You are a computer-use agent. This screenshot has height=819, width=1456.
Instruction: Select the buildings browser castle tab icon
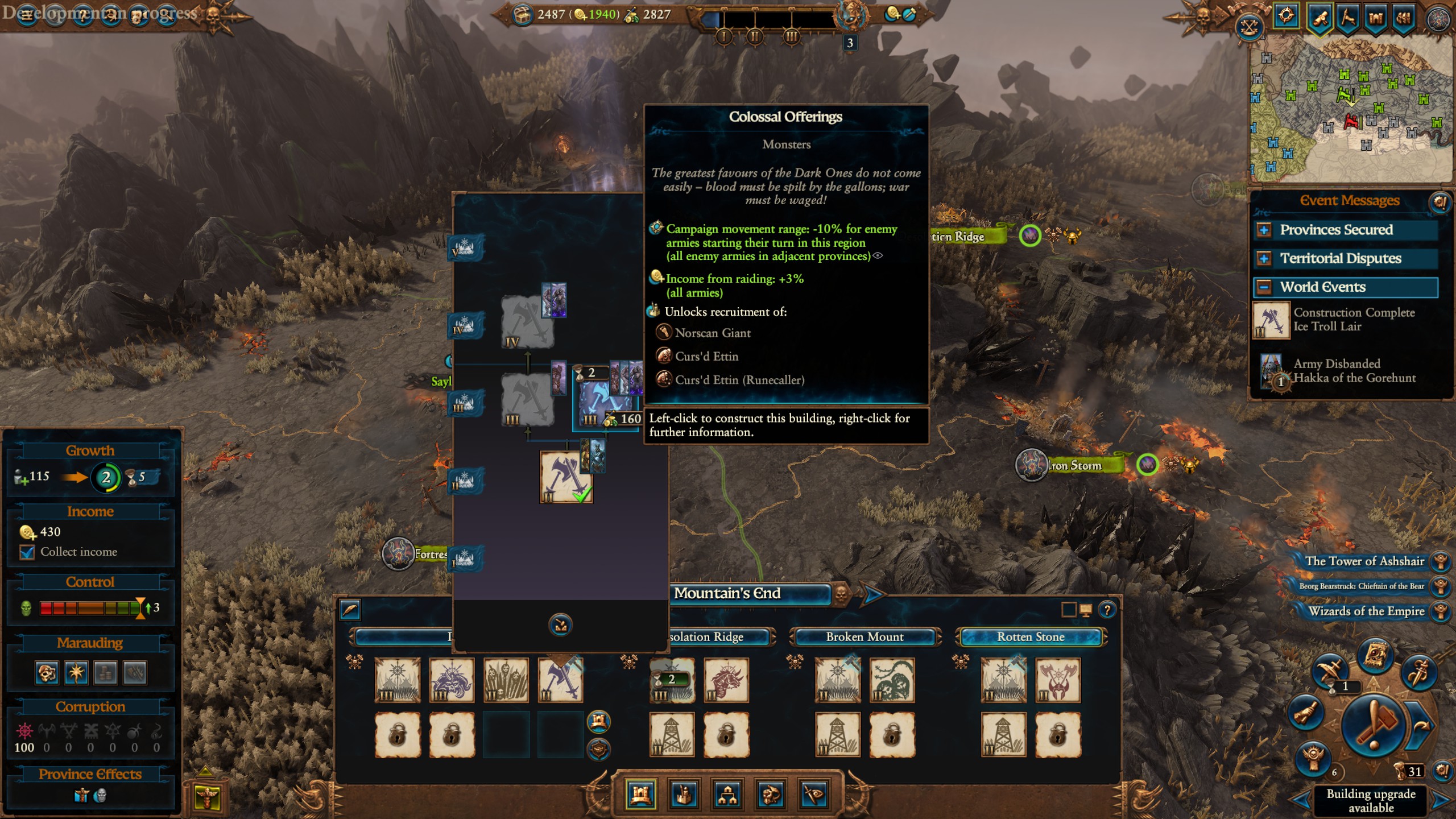pyautogui.click(x=640, y=796)
